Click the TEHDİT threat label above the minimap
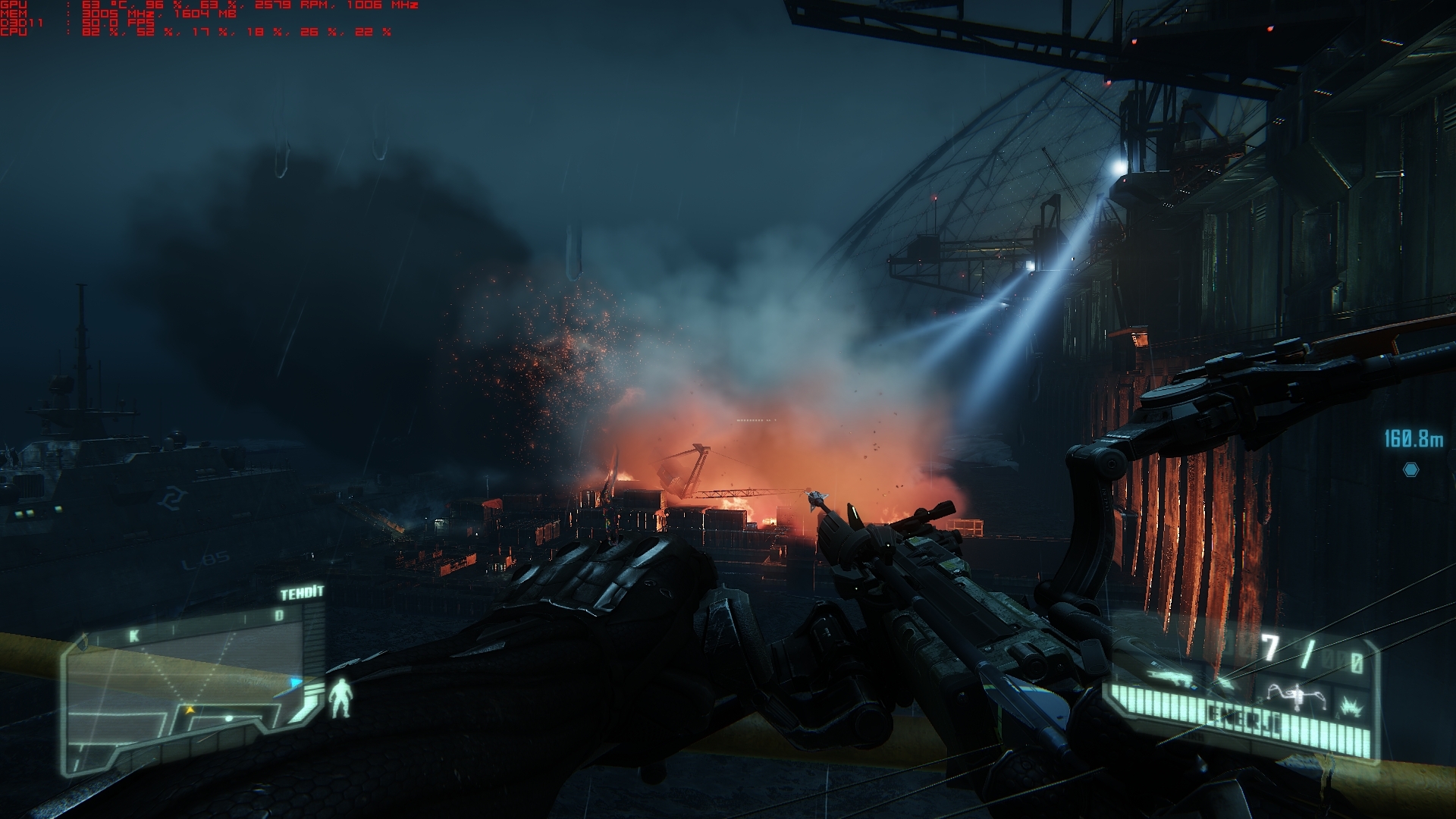 coord(302,593)
